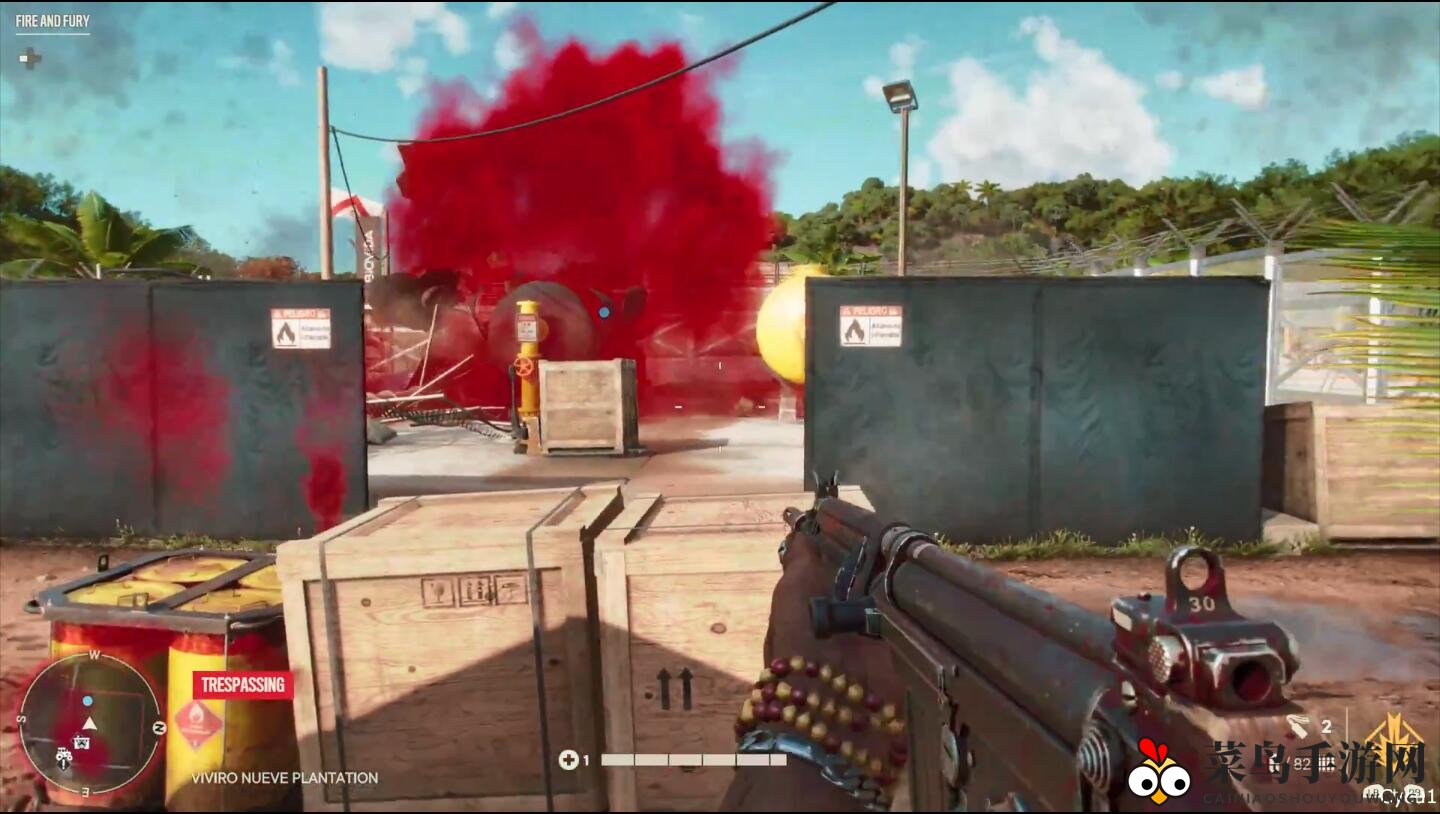Open the Fire and Fury mission tracker

point(52,21)
